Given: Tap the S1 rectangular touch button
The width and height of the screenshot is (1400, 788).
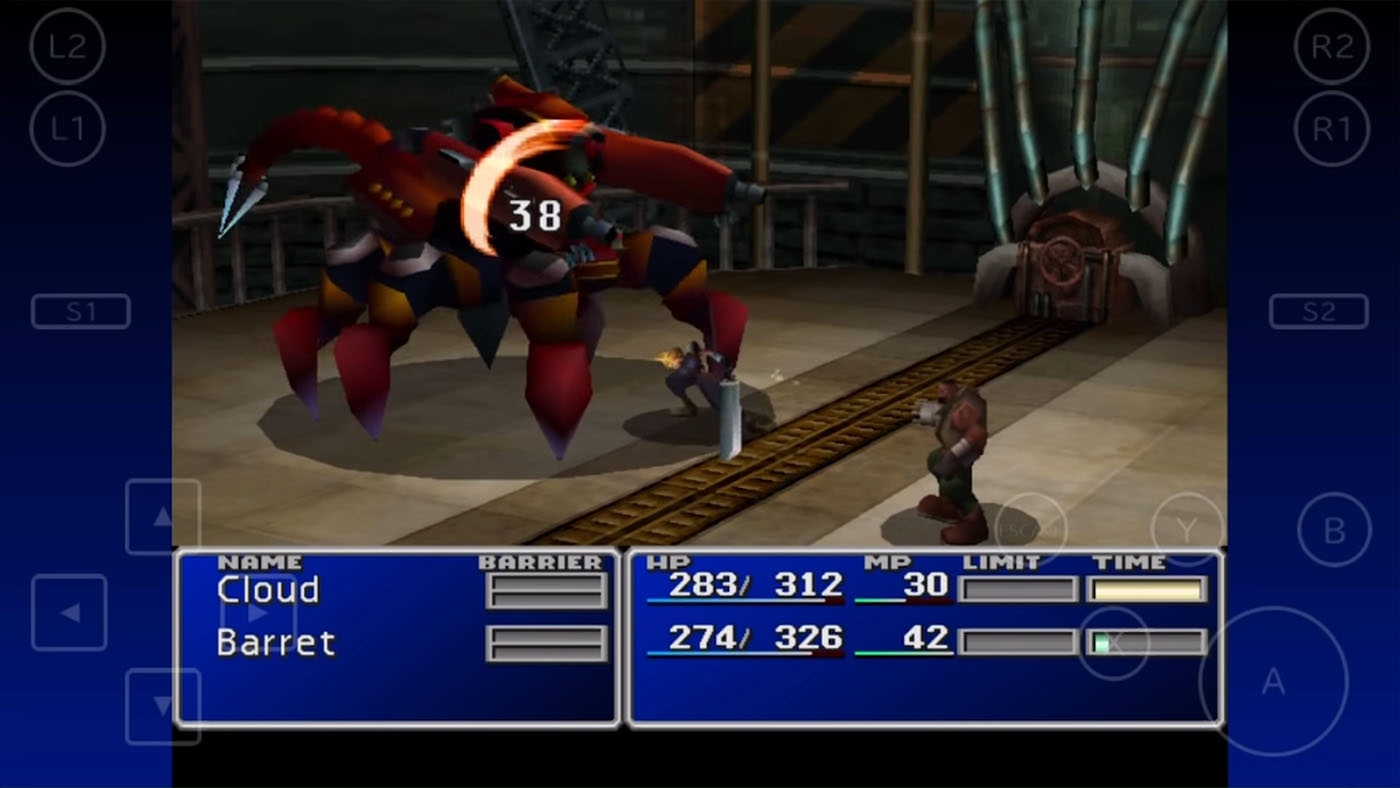Looking at the screenshot, I should [x=81, y=312].
